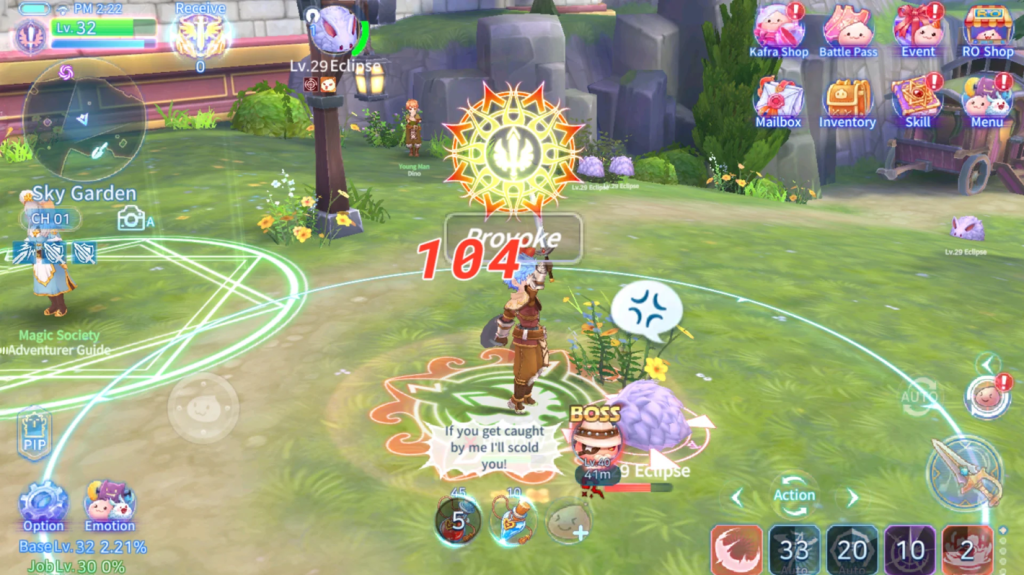Select the Lv.29 Eclipse target portrait
This screenshot has width=1024, height=575.
(x=333, y=30)
